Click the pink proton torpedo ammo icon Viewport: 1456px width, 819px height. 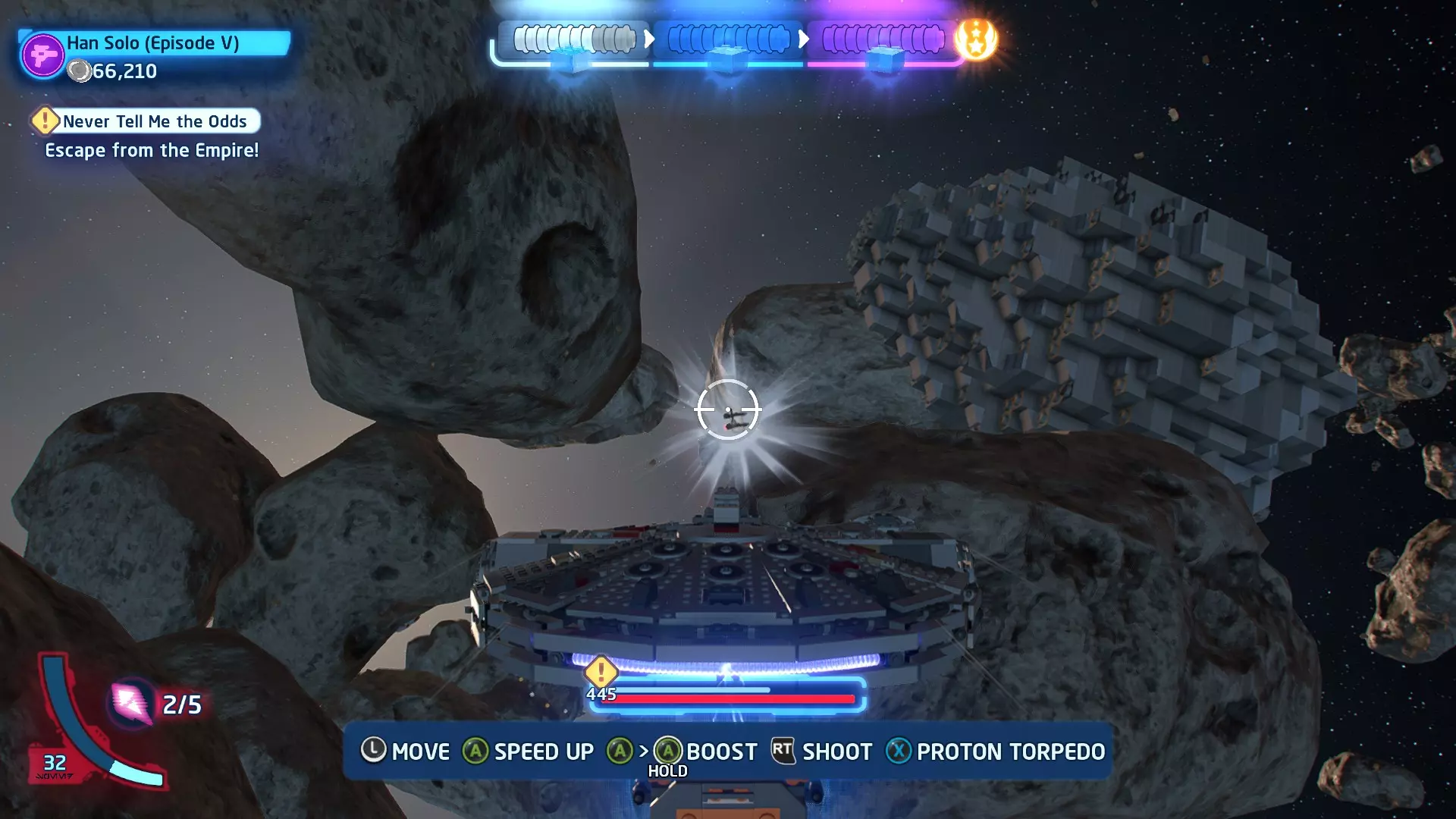tap(131, 703)
